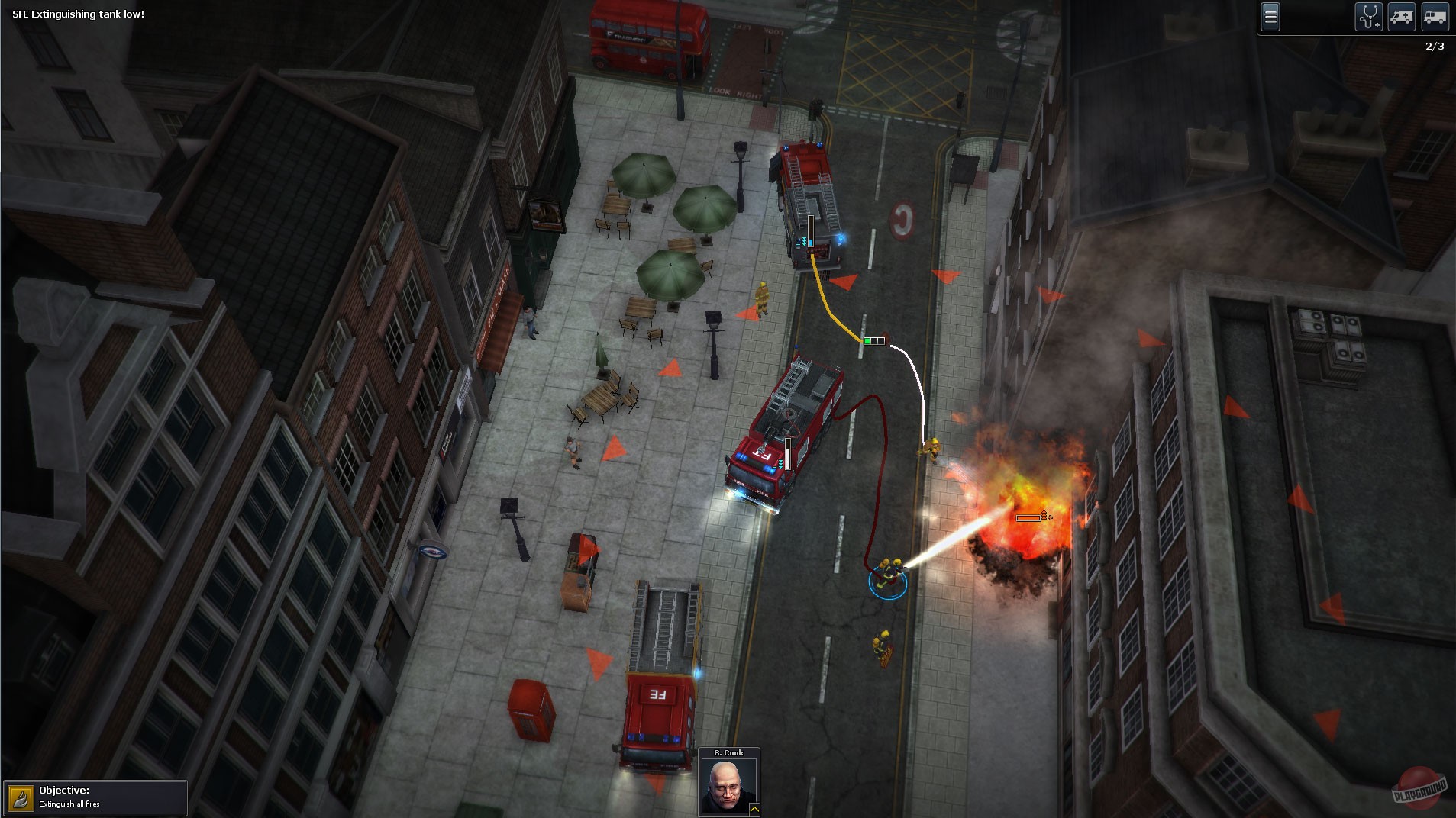
Task: Open the hamburger menu icon top right
Action: click(1270, 16)
